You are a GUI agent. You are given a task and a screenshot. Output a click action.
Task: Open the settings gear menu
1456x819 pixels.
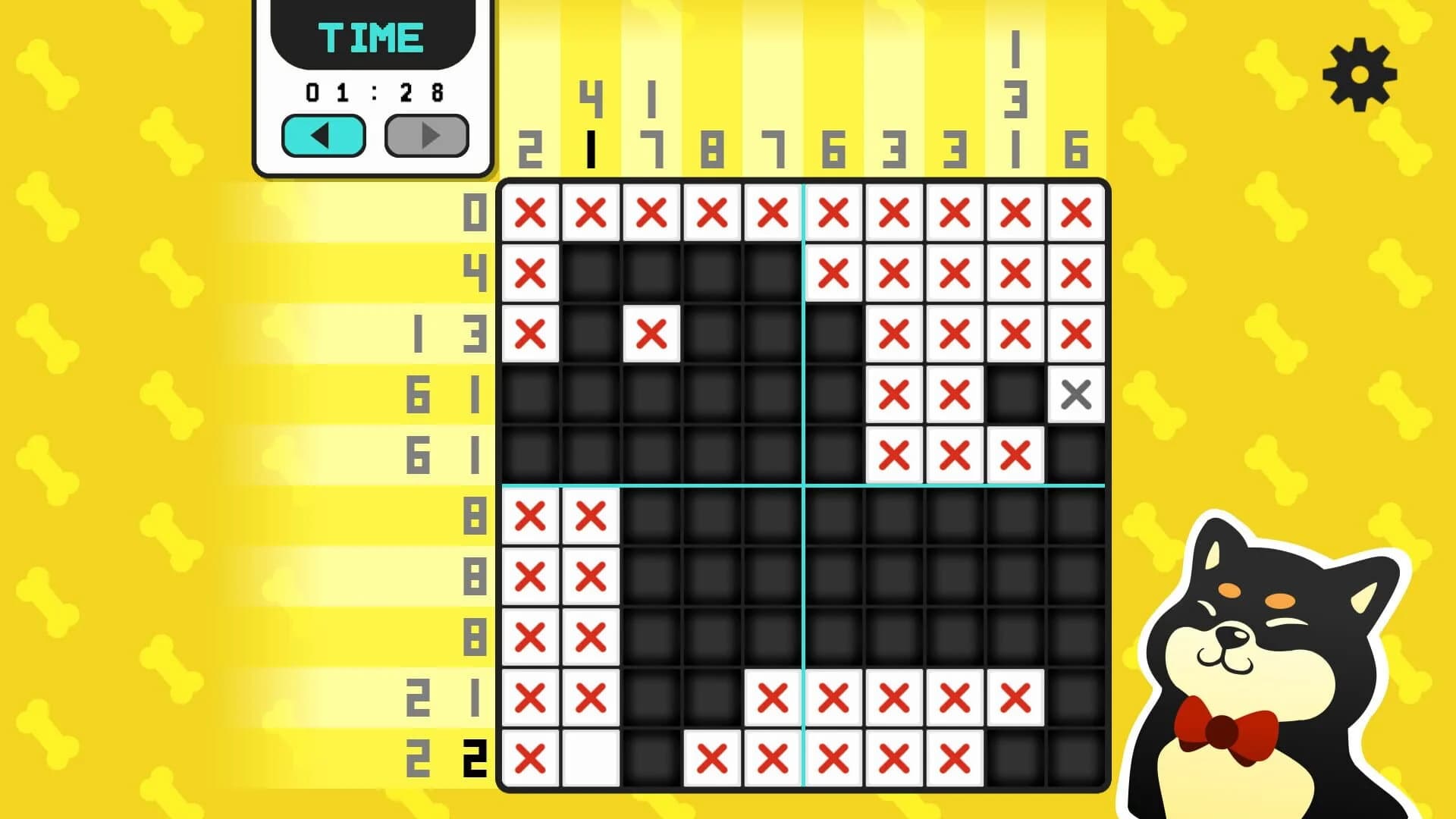(x=1361, y=76)
